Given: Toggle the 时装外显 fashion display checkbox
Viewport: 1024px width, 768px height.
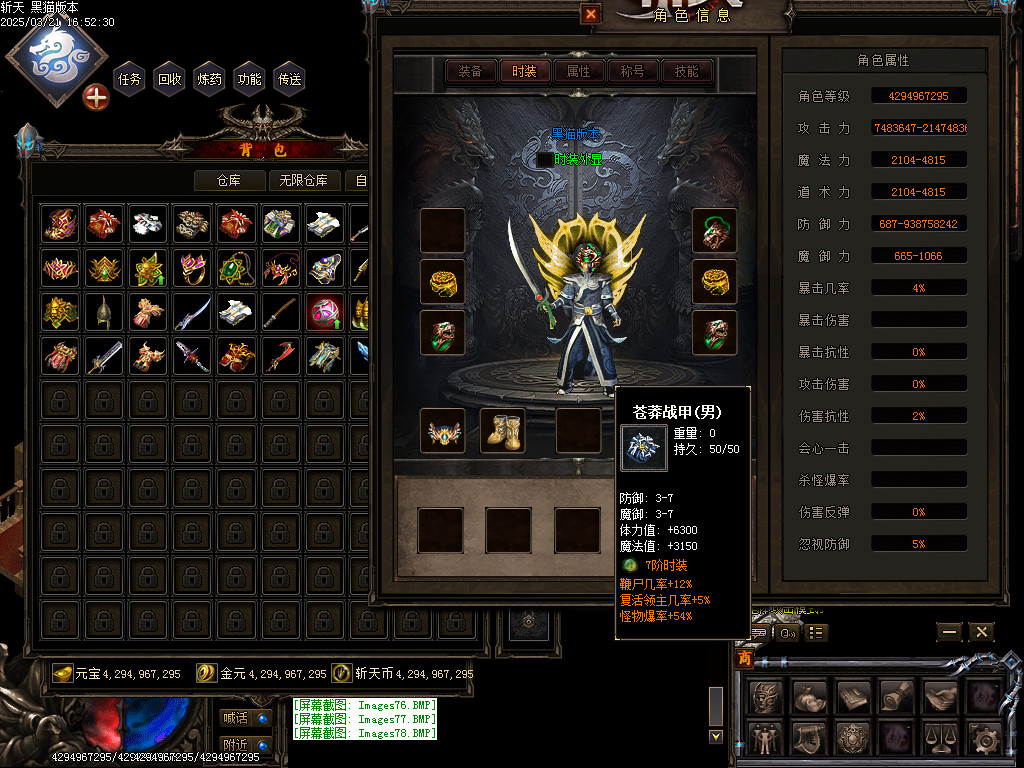Looking at the screenshot, I should (545, 159).
